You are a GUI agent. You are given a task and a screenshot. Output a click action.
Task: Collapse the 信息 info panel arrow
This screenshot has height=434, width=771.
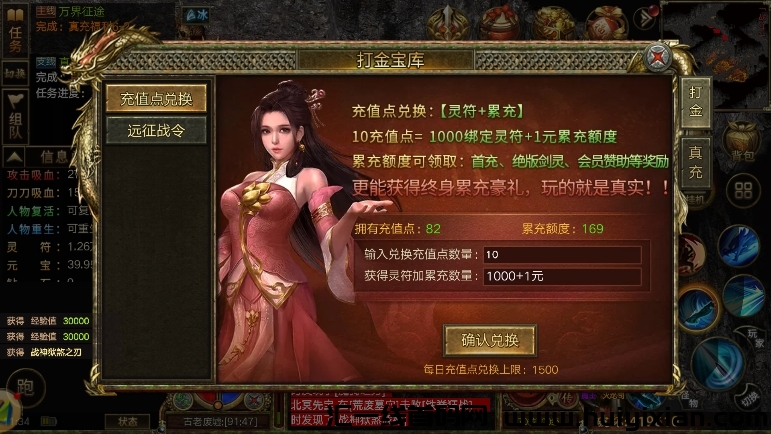[x=15, y=156]
